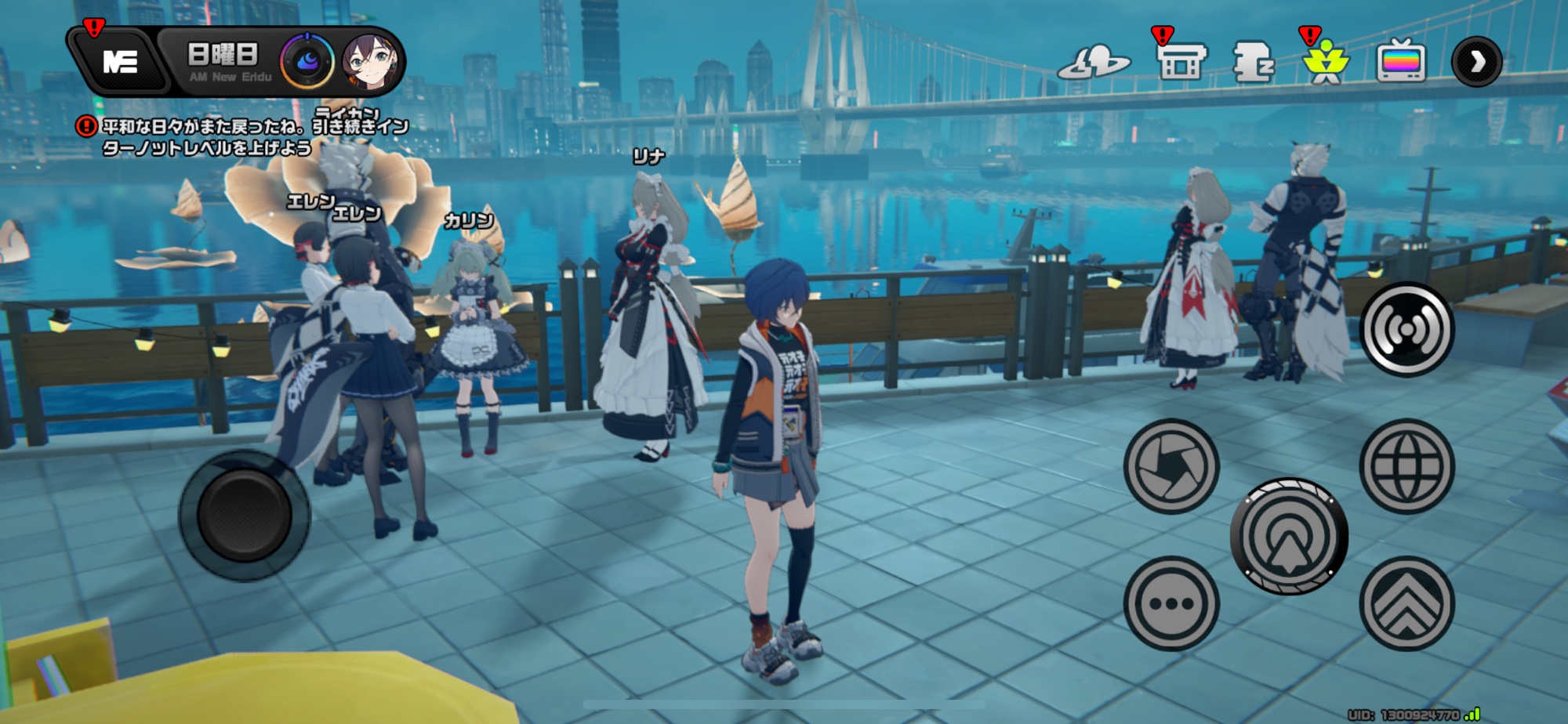Tap the large central interact button
This screenshot has width=1568, height=724.
click(x=1288, y=536)
